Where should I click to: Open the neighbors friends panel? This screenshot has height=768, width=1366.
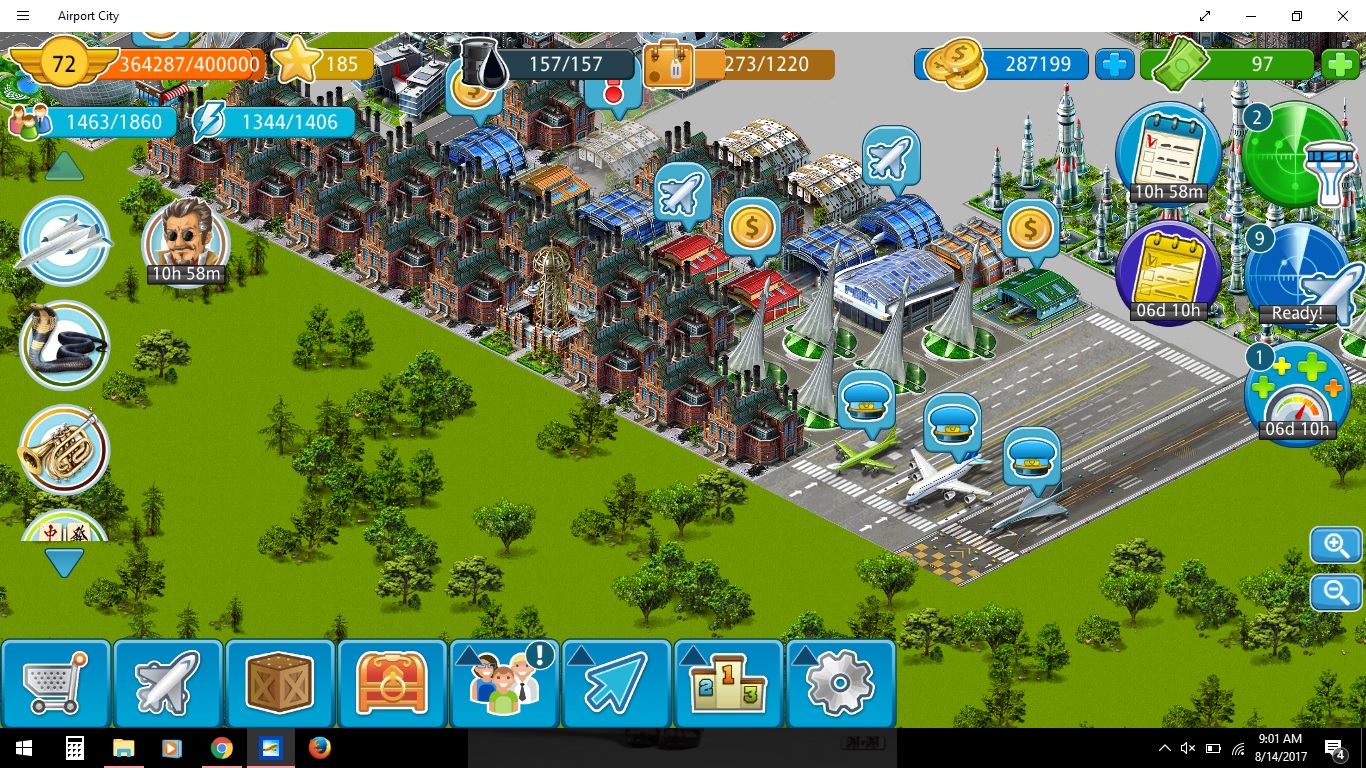point(504,683)
